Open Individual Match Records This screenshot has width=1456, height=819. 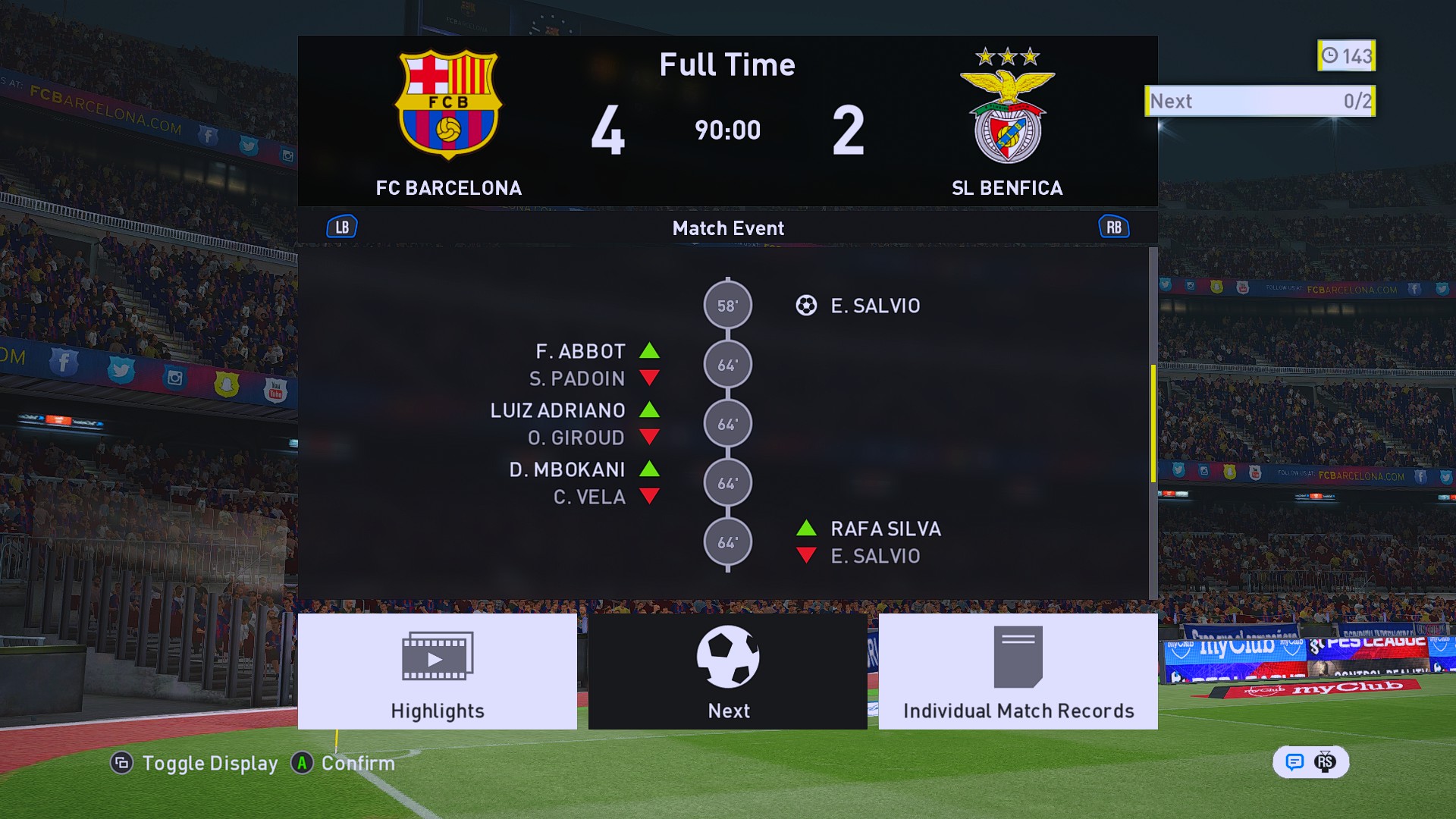1018,671
